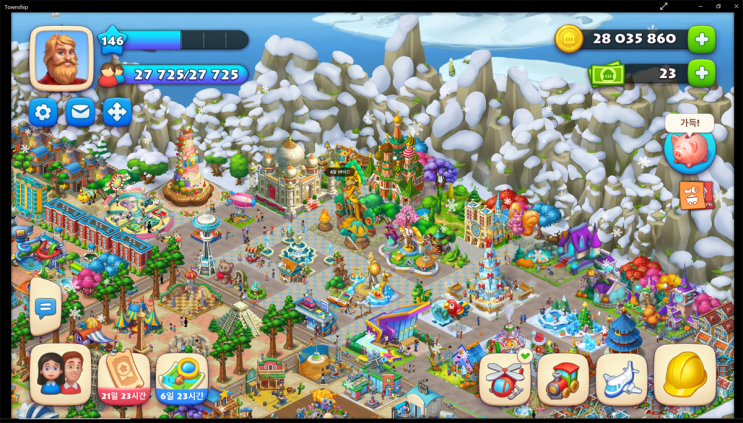
Task: Add more gold coins with plus button
Action: click(701, 39)
